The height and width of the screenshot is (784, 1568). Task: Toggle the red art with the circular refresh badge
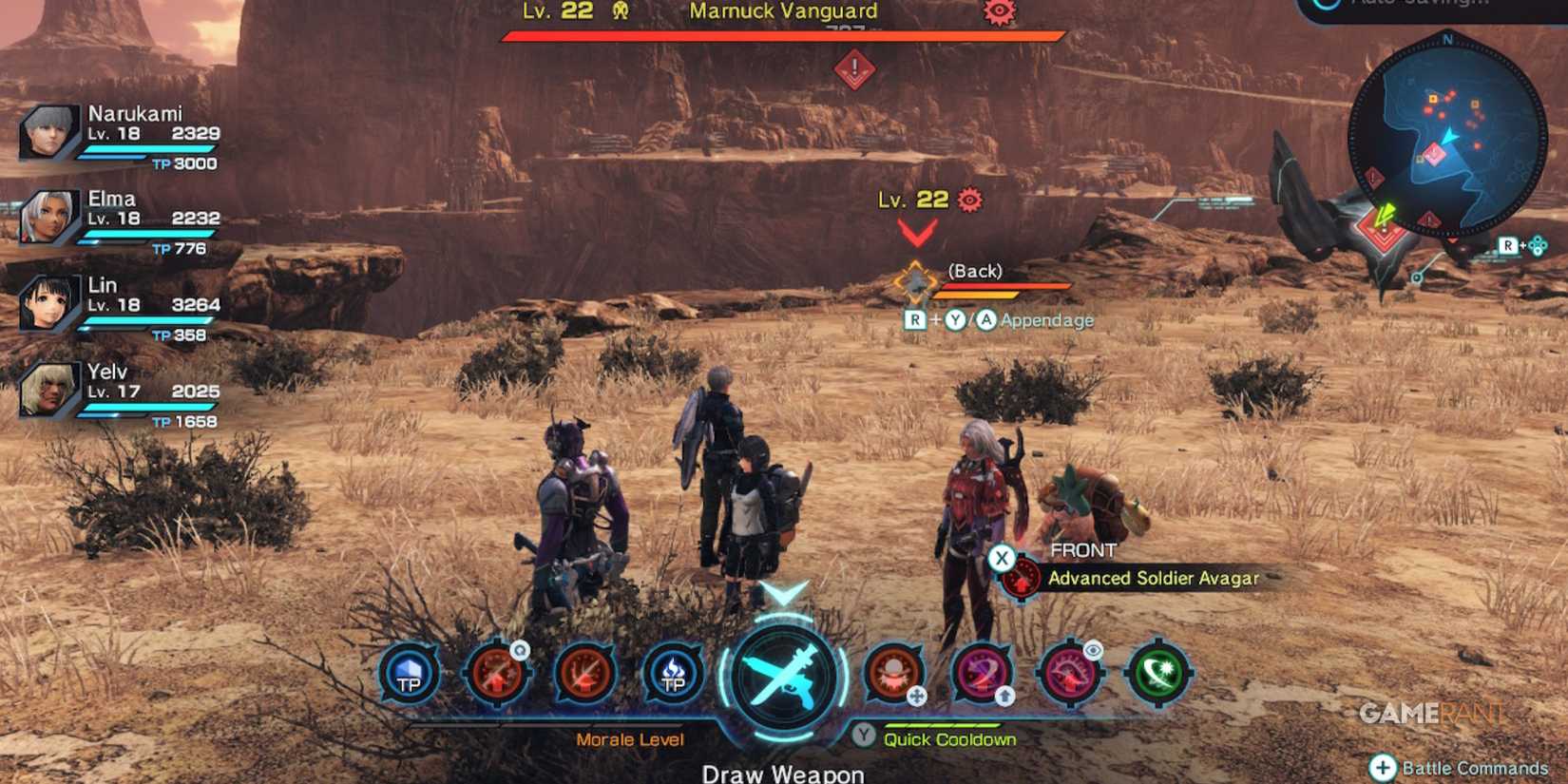pos(496,675)
